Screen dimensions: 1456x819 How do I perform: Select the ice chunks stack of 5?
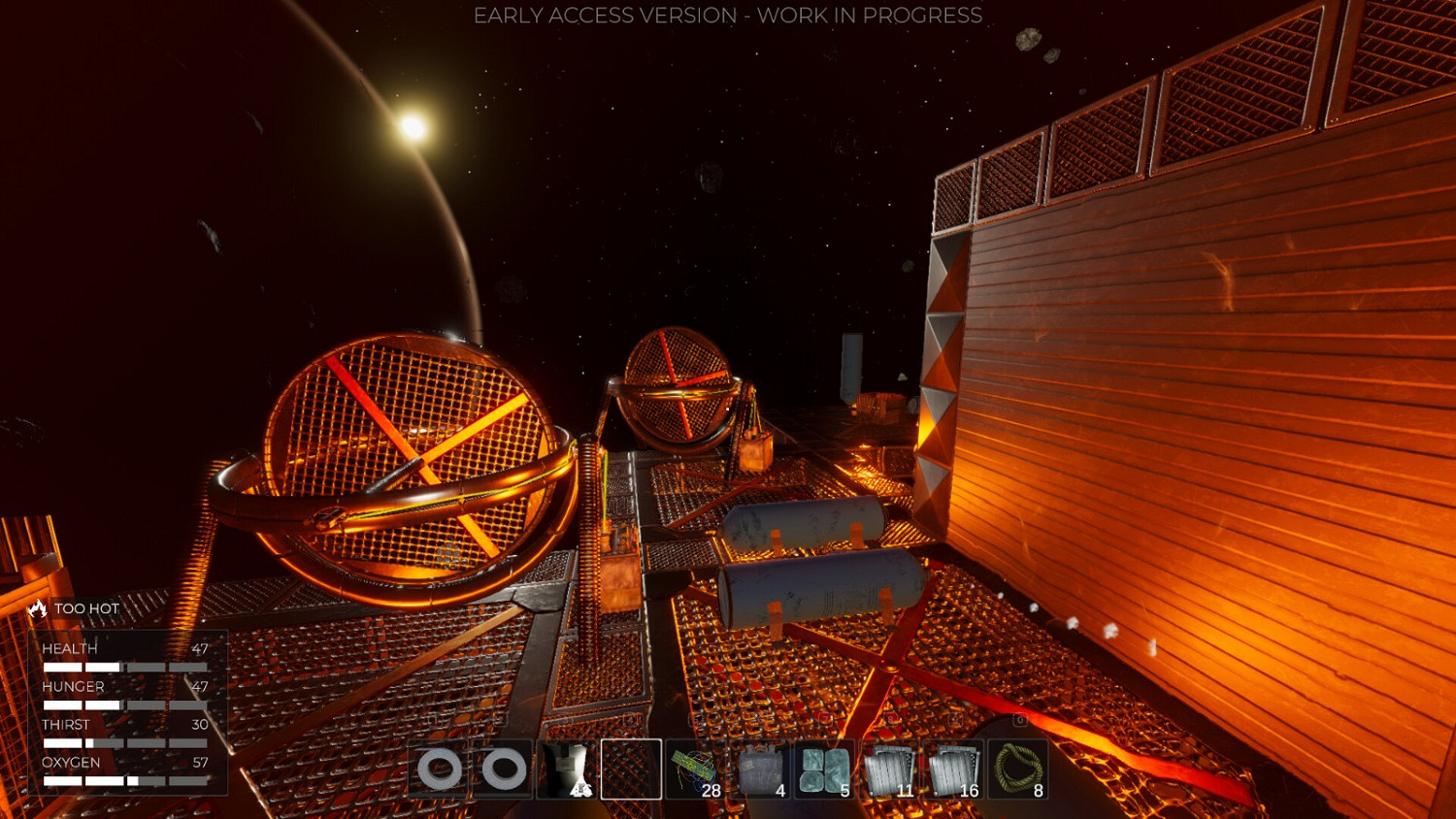(x=827, y=767)
